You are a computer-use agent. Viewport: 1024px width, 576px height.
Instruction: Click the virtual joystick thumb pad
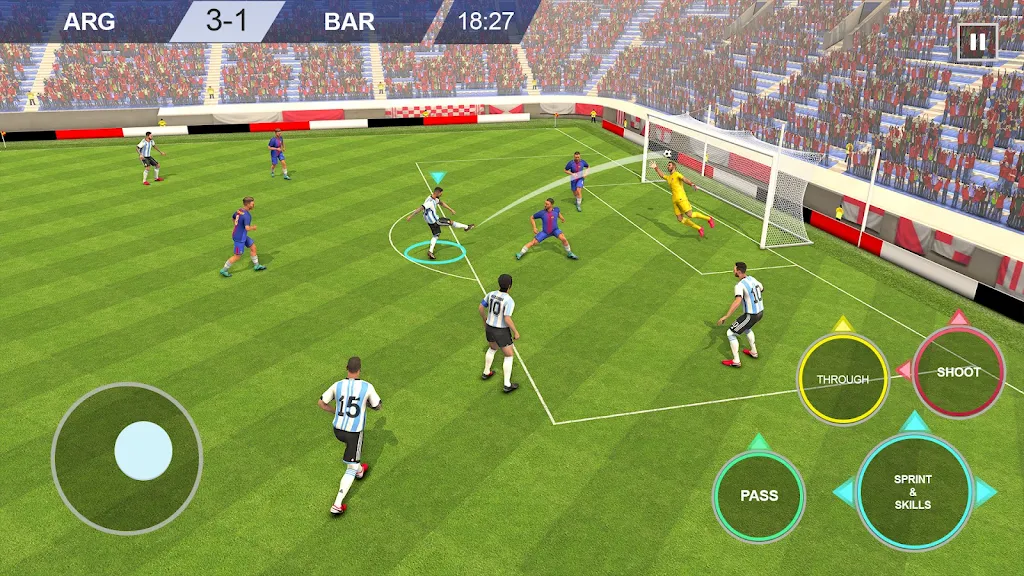[x=144, y=451]
